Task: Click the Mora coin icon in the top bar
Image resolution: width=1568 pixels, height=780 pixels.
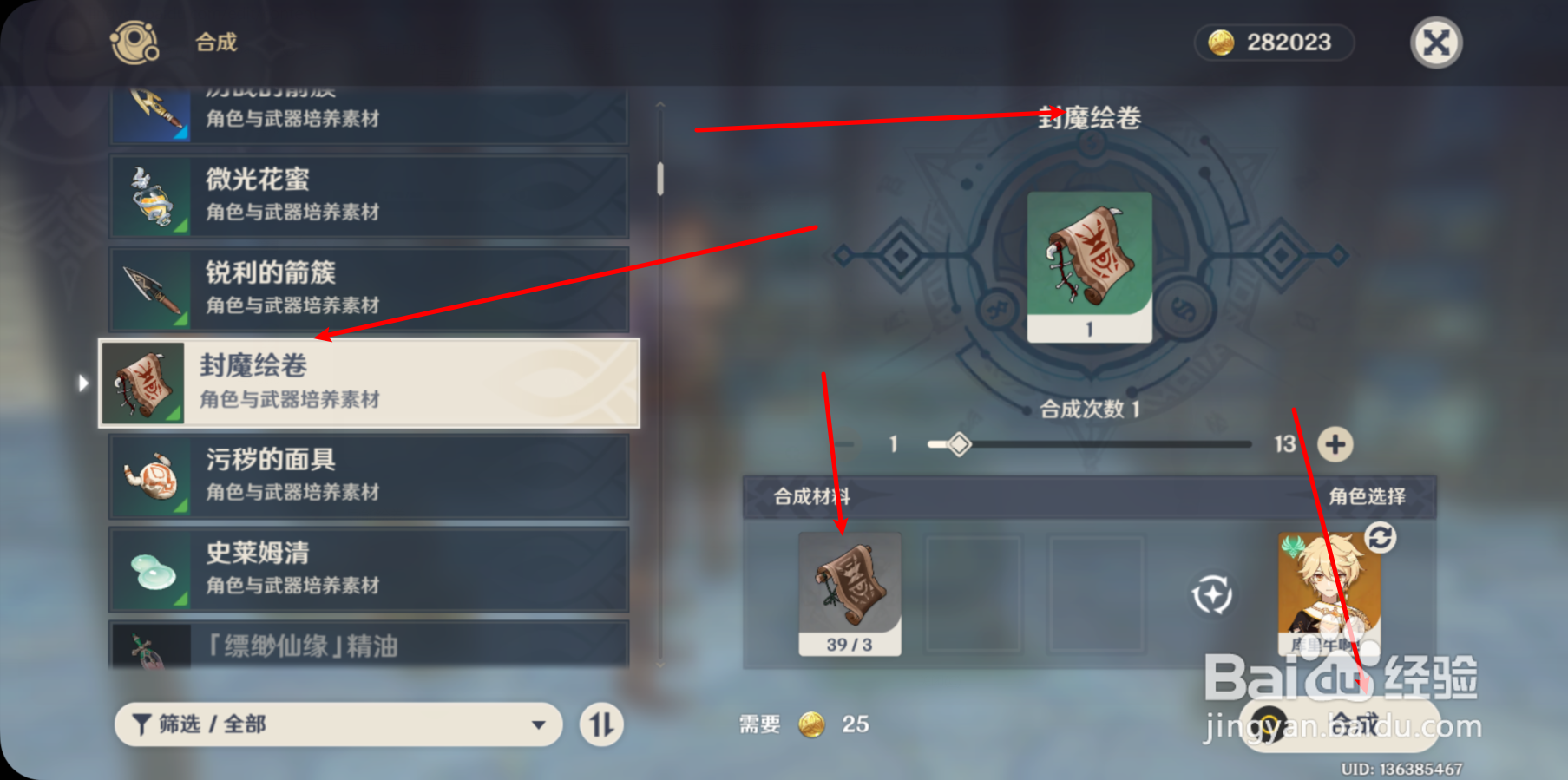Action: pos(1224,42)
